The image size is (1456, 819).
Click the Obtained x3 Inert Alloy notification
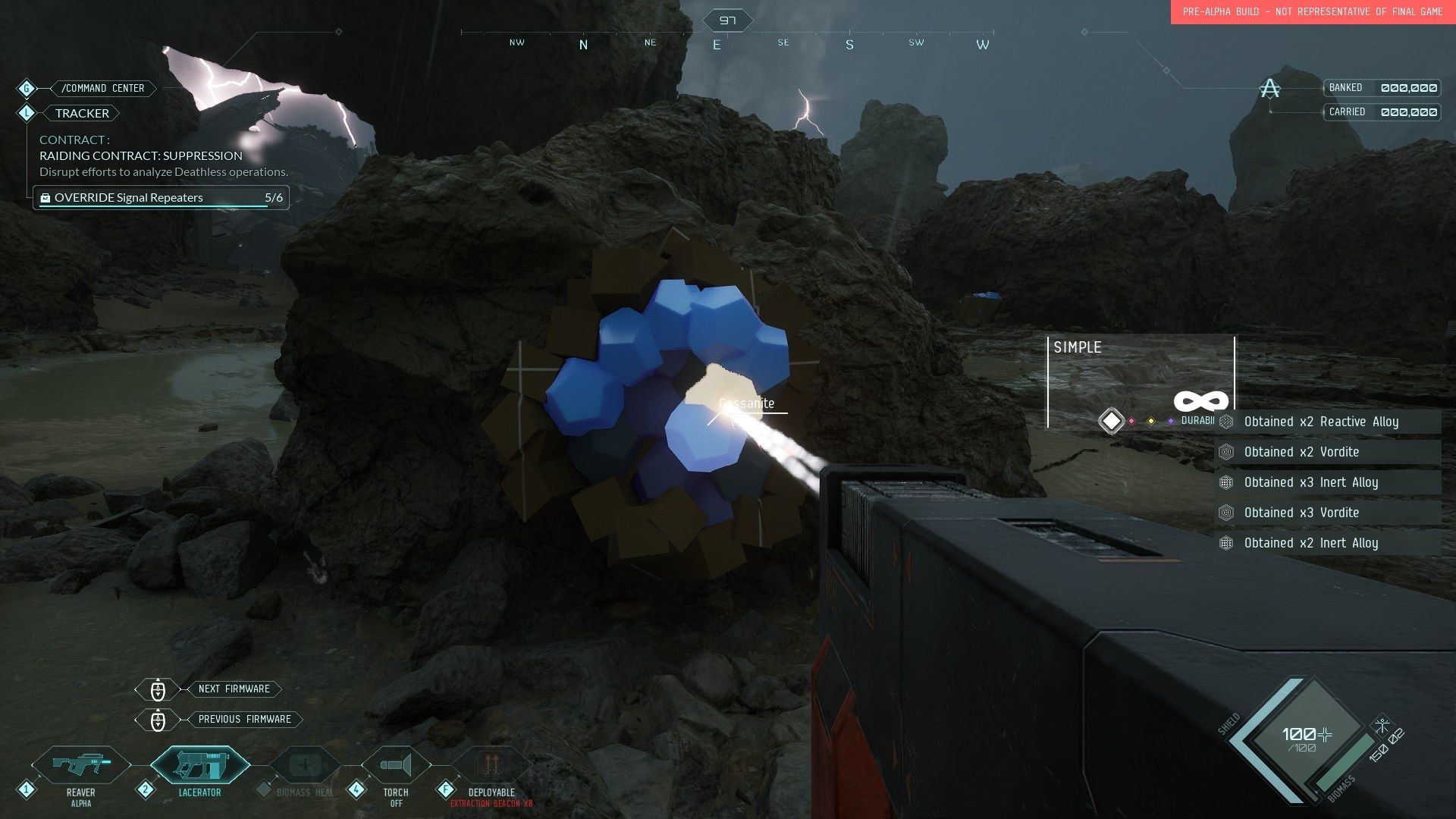1327,482
